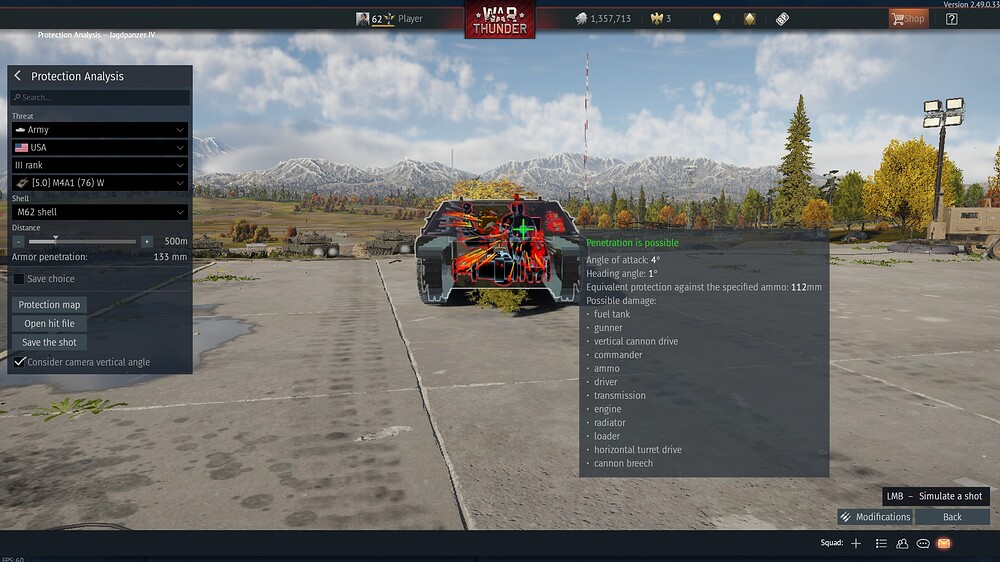Decrease distance with the minus button
The width and height of the screenshot is (1000, 562).
pos(18,241)
